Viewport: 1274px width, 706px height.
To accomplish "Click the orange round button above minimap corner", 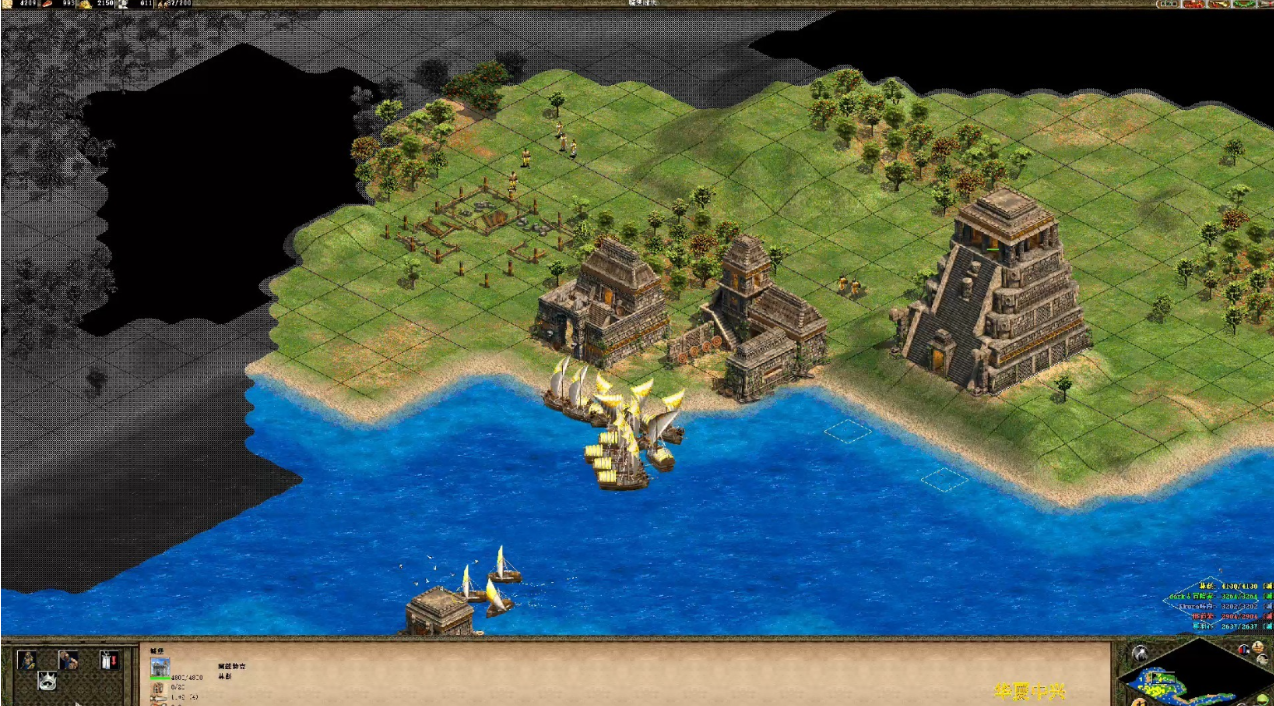I will coord(1258,648).
